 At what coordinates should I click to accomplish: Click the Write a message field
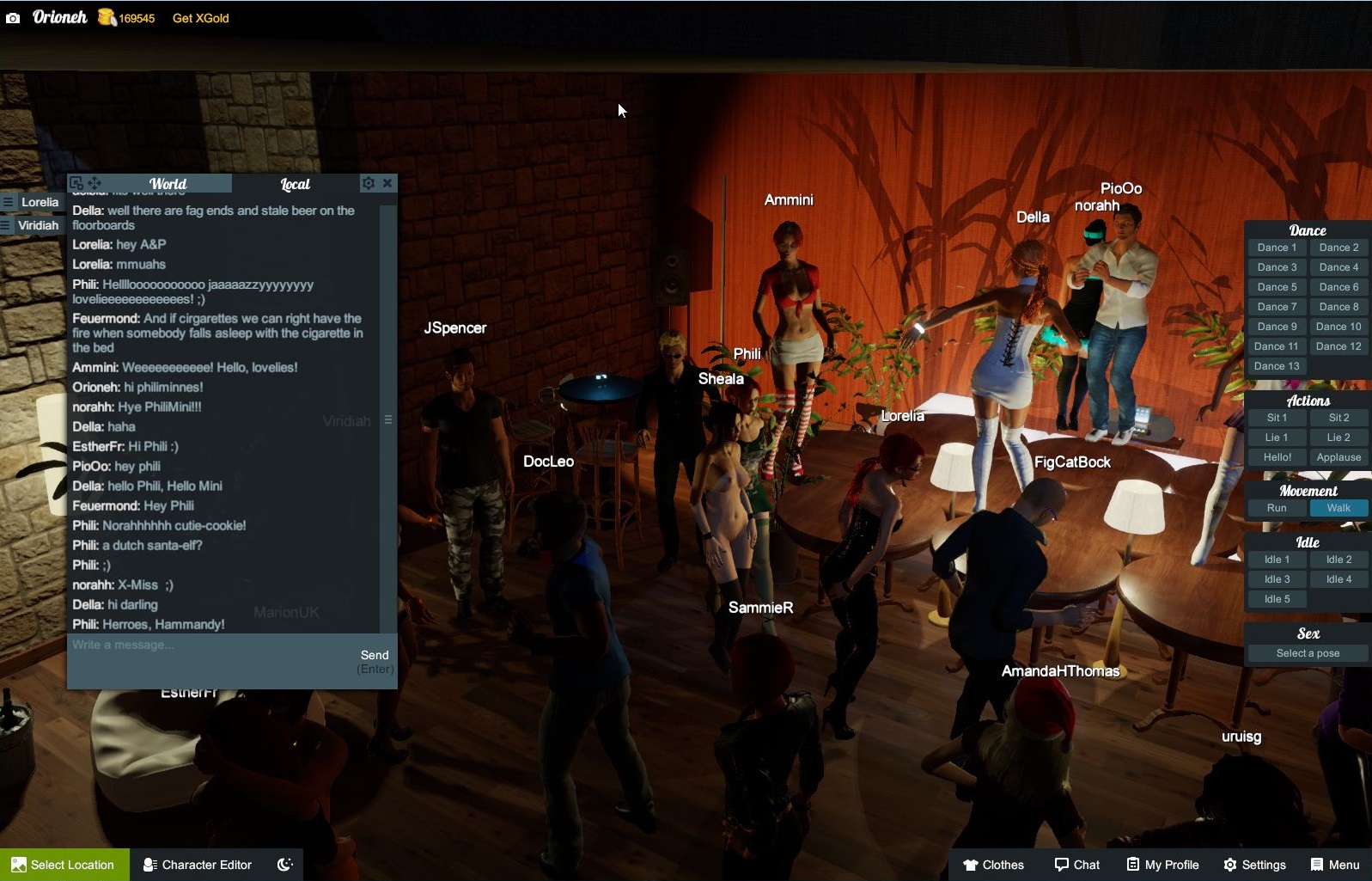[x=206, y=659]
